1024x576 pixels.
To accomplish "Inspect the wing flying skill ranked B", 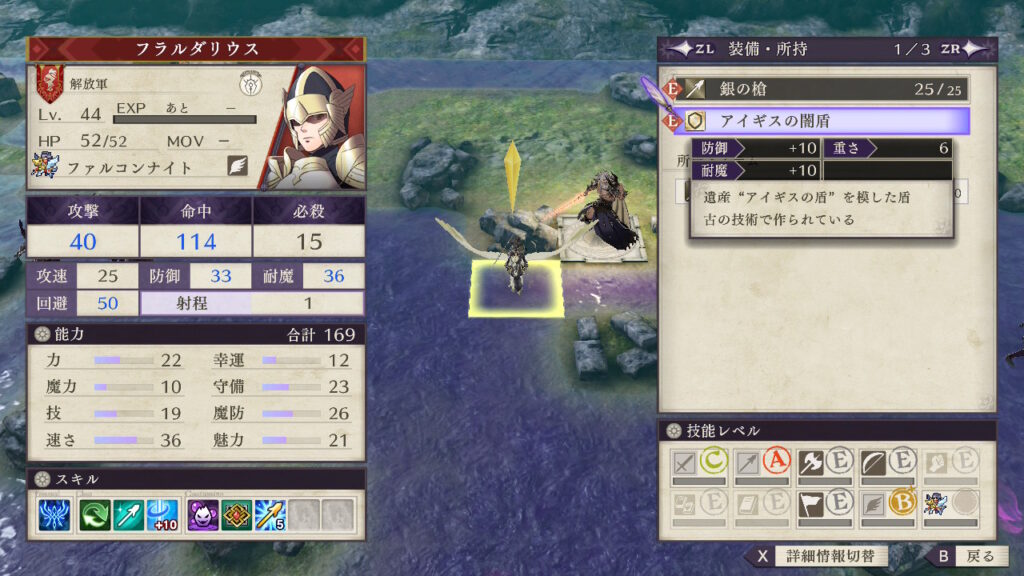I will [887, 504].
